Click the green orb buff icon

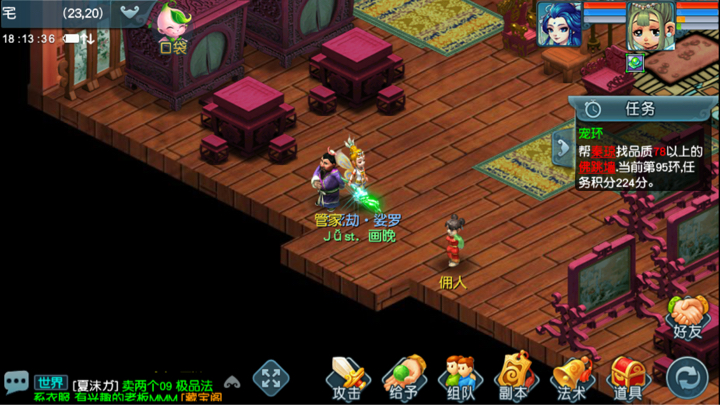[634, 62]
